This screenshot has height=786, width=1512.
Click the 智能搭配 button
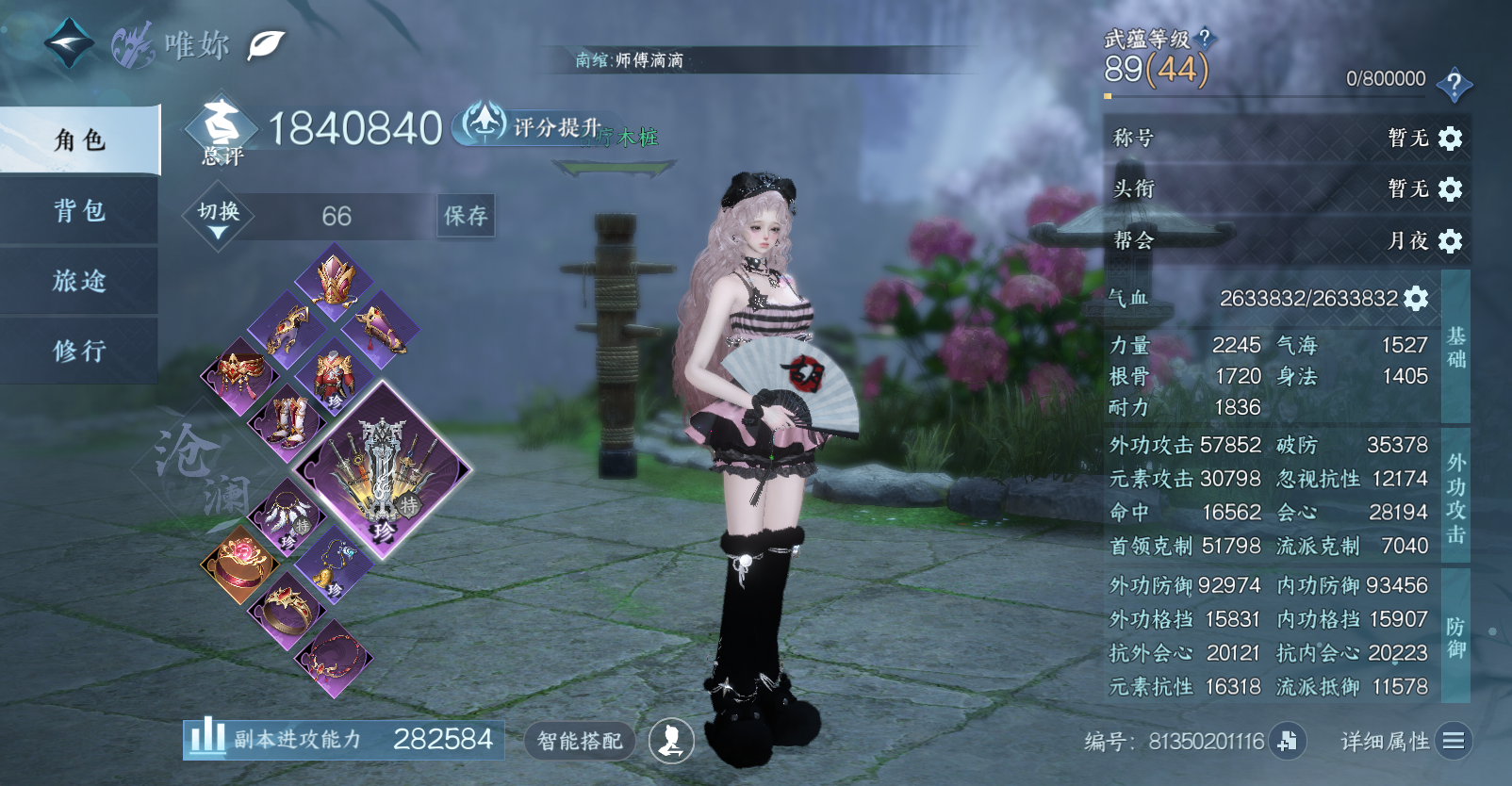pyautogui.click(x=580, y=741)
